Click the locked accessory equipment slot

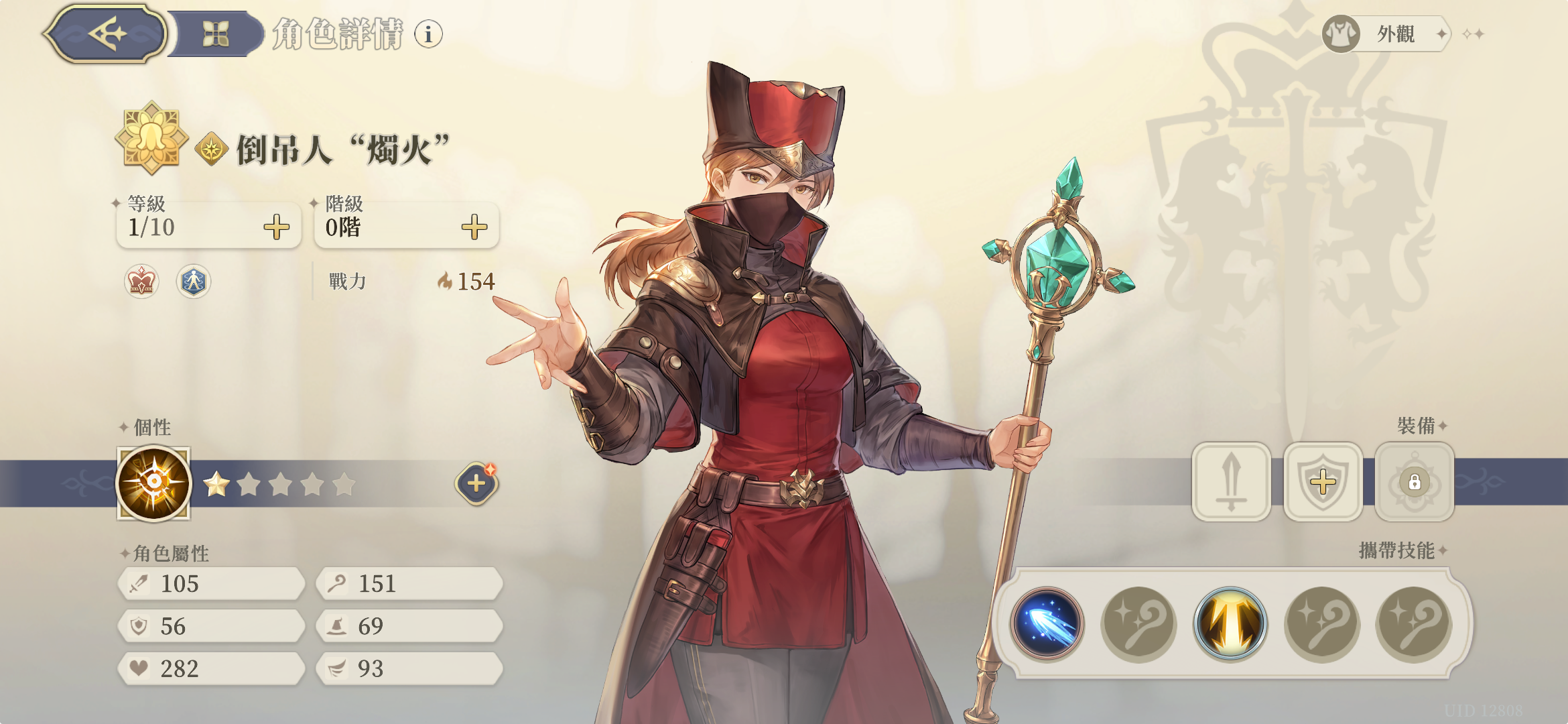tap(1414, 483)
